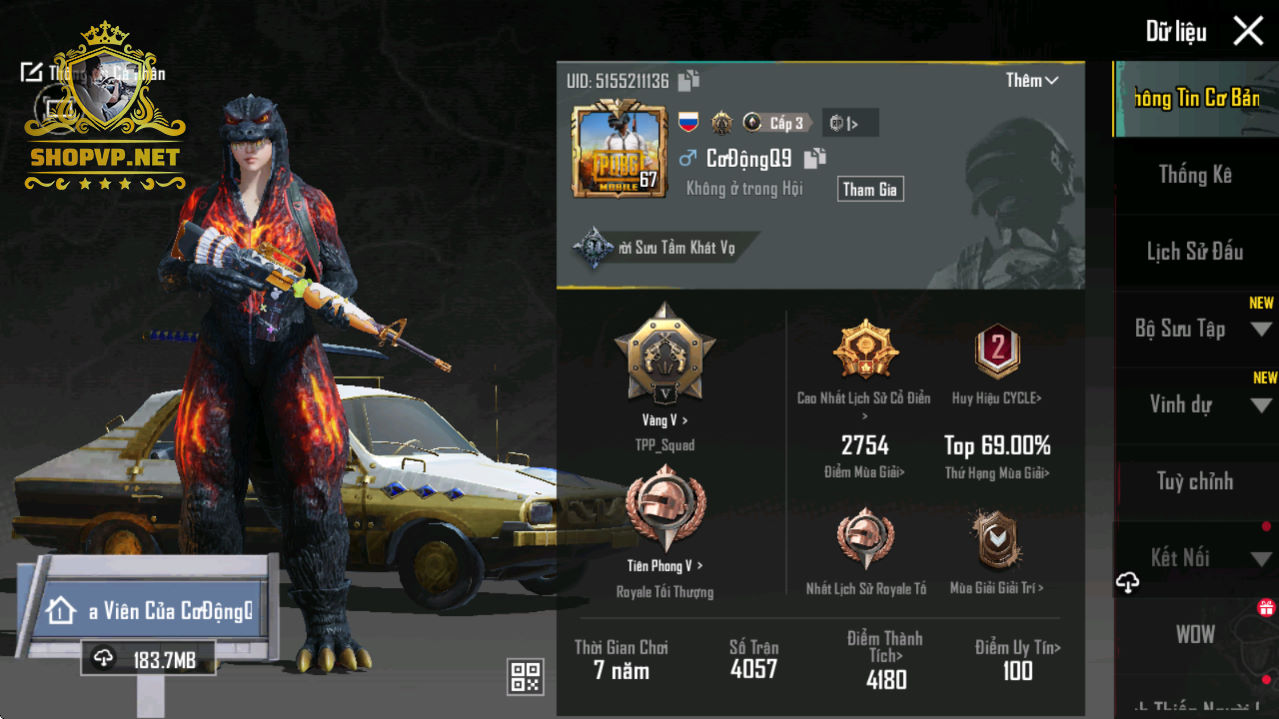
Task: Open the Thêm dropdown
Action: tap(1032, 81)
